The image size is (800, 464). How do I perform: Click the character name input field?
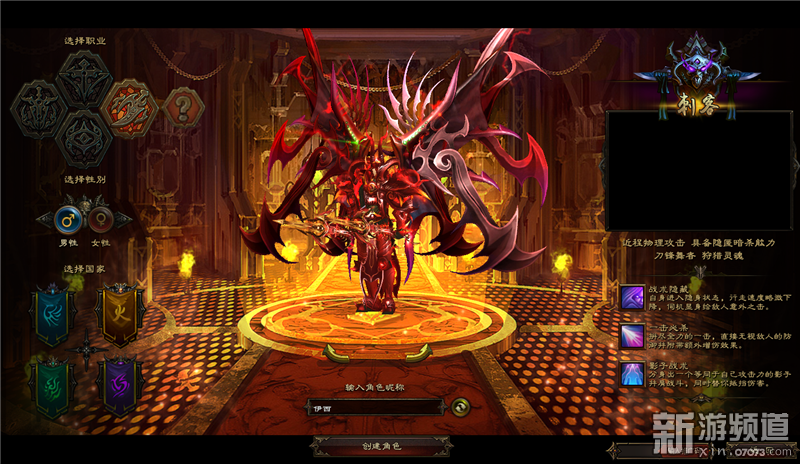(372, 407)
